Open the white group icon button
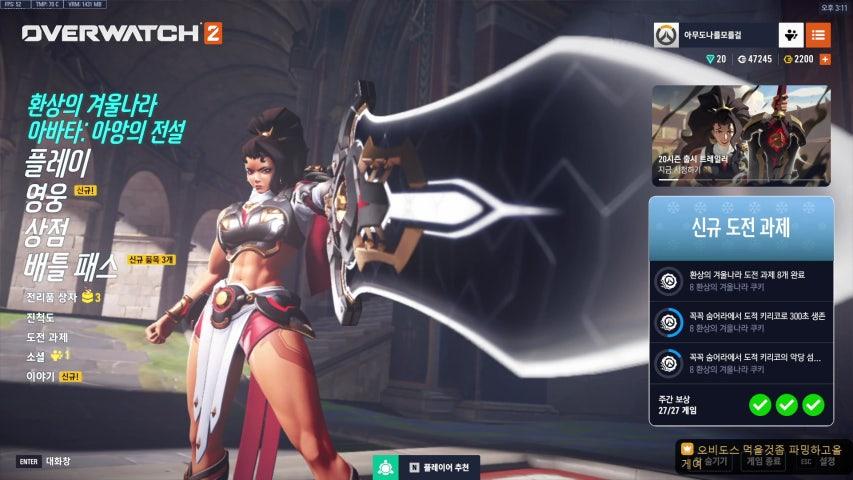Image resolution: width=853 pixels, height=480 pixels. coord(789,35)
